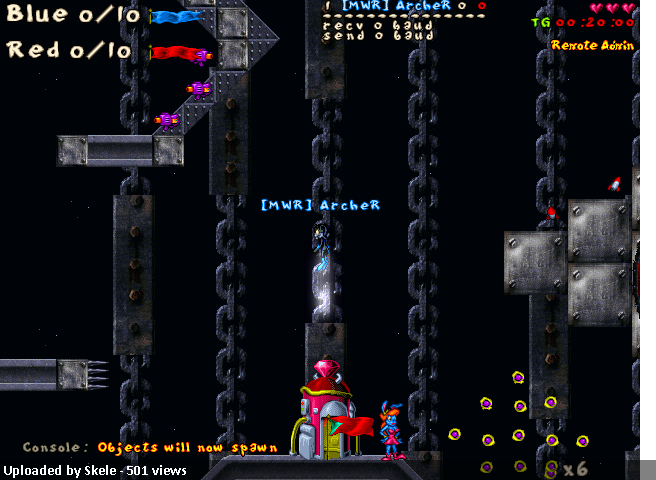Select the [MWR] ArcheR player list row
Image resolution: width=656 pixels, height=480 pixels.
pos(405,6)
